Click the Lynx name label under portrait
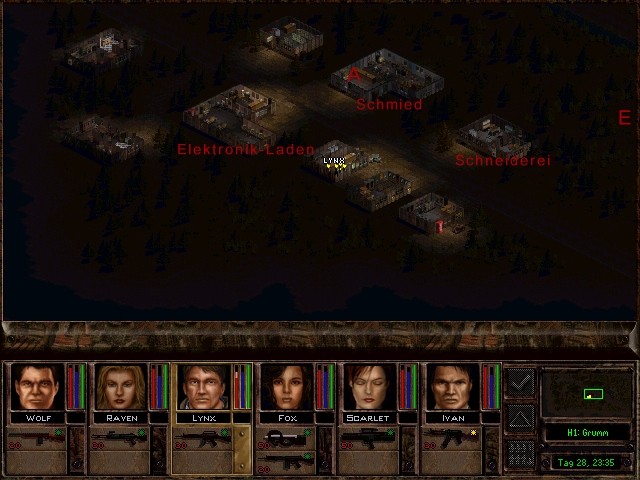This screenshot has height=480, width=640. pos(203,418)
